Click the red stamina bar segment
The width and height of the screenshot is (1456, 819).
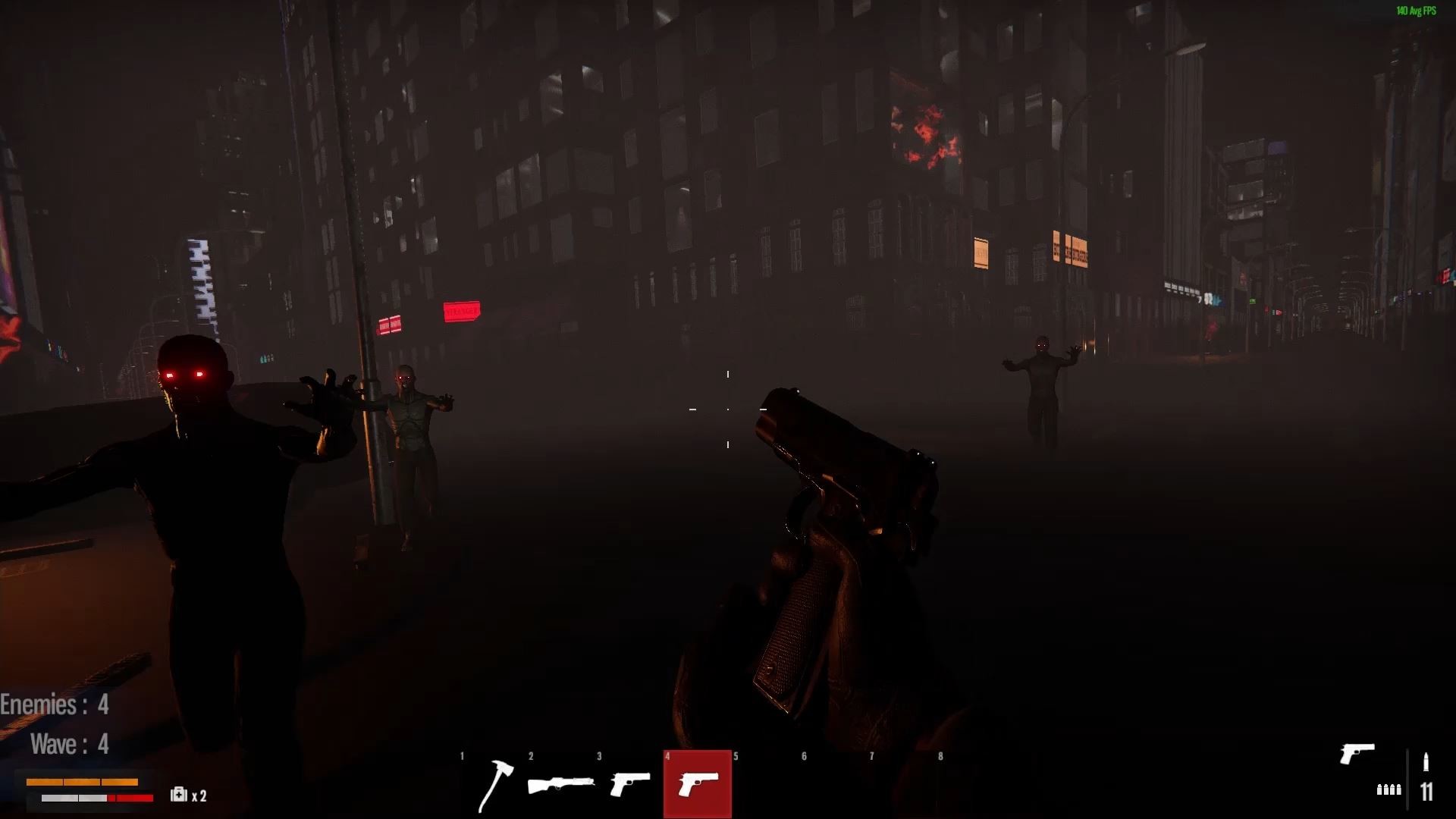(130, 798)
